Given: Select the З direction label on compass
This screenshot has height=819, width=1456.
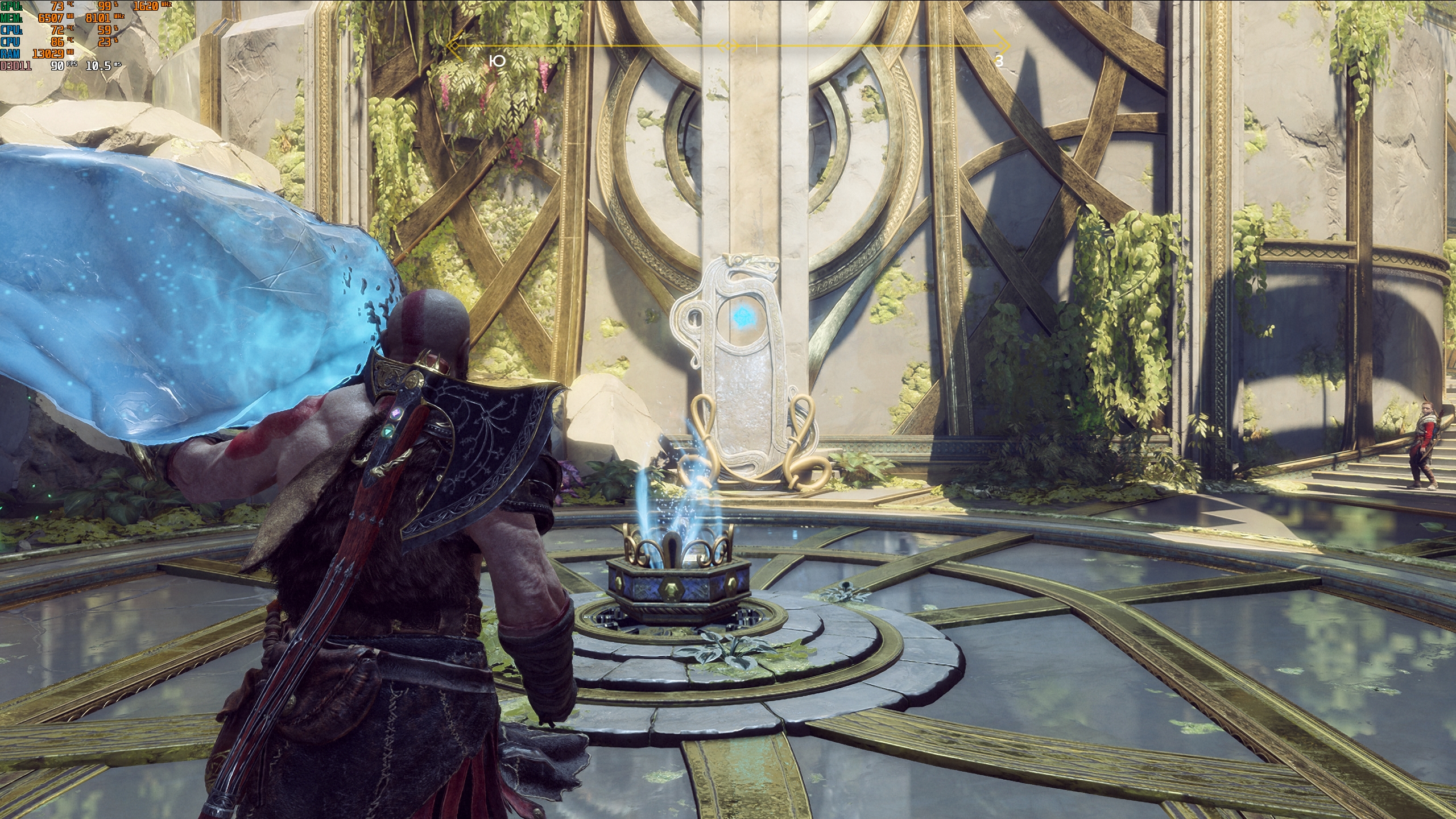Looking at the screenshot, I should [x=999, y=61].
